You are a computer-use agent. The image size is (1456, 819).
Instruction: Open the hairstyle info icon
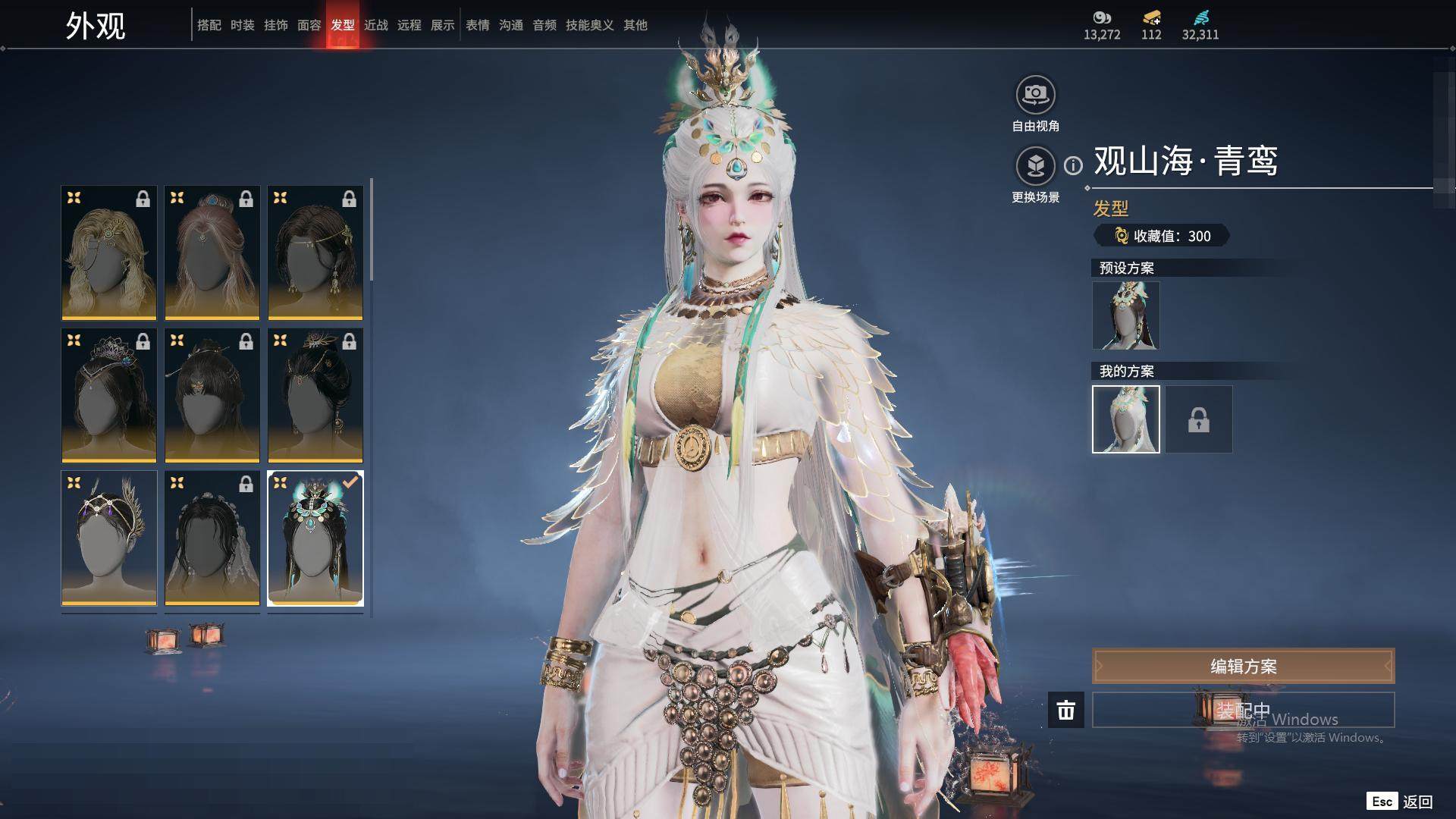pyautogui.click(x=1073, y=165)
